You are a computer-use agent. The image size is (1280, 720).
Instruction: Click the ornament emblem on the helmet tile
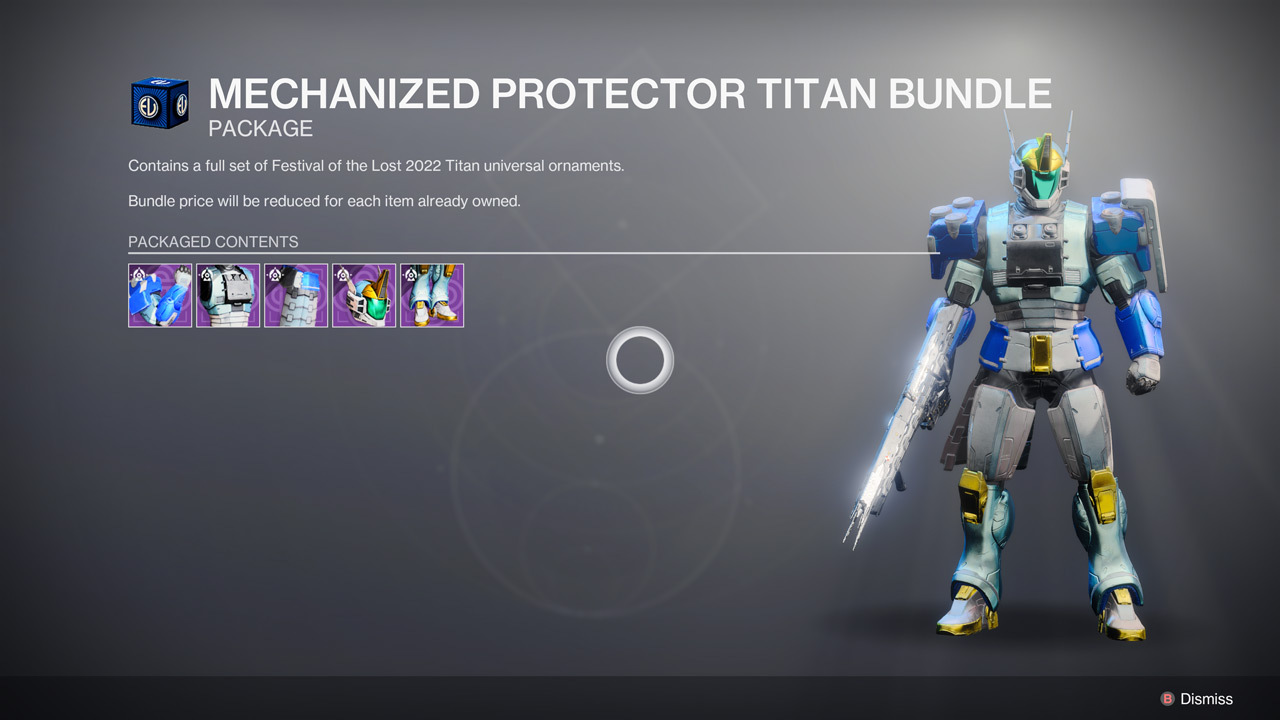(x=341, y=273)
